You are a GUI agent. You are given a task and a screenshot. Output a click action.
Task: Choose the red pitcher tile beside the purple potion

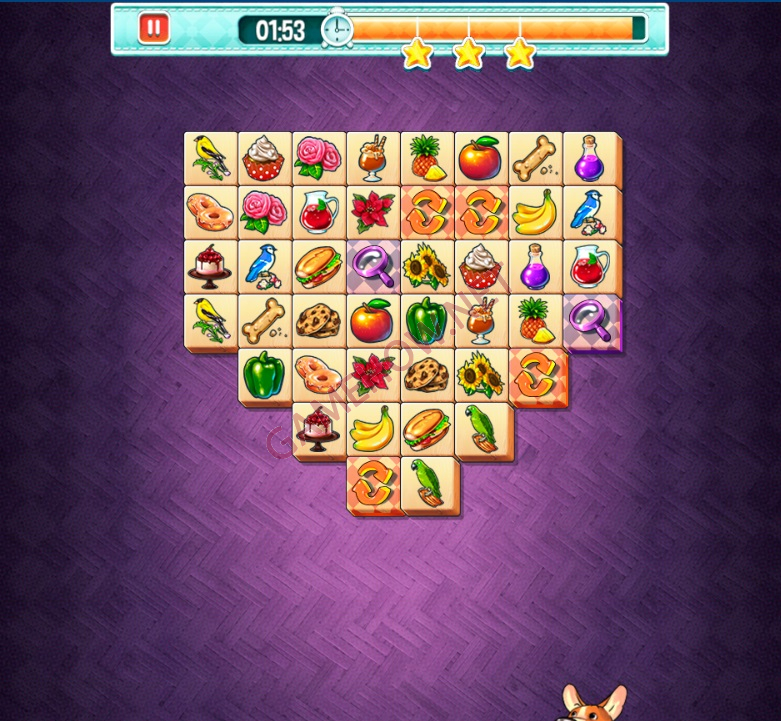[x=589, y=266]
